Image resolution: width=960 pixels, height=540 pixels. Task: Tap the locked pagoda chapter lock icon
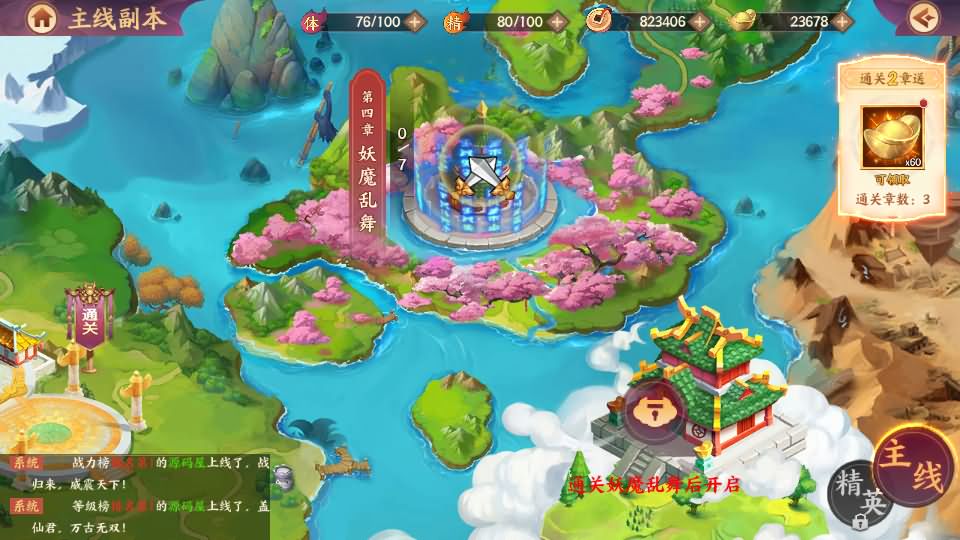pos(655,410)
